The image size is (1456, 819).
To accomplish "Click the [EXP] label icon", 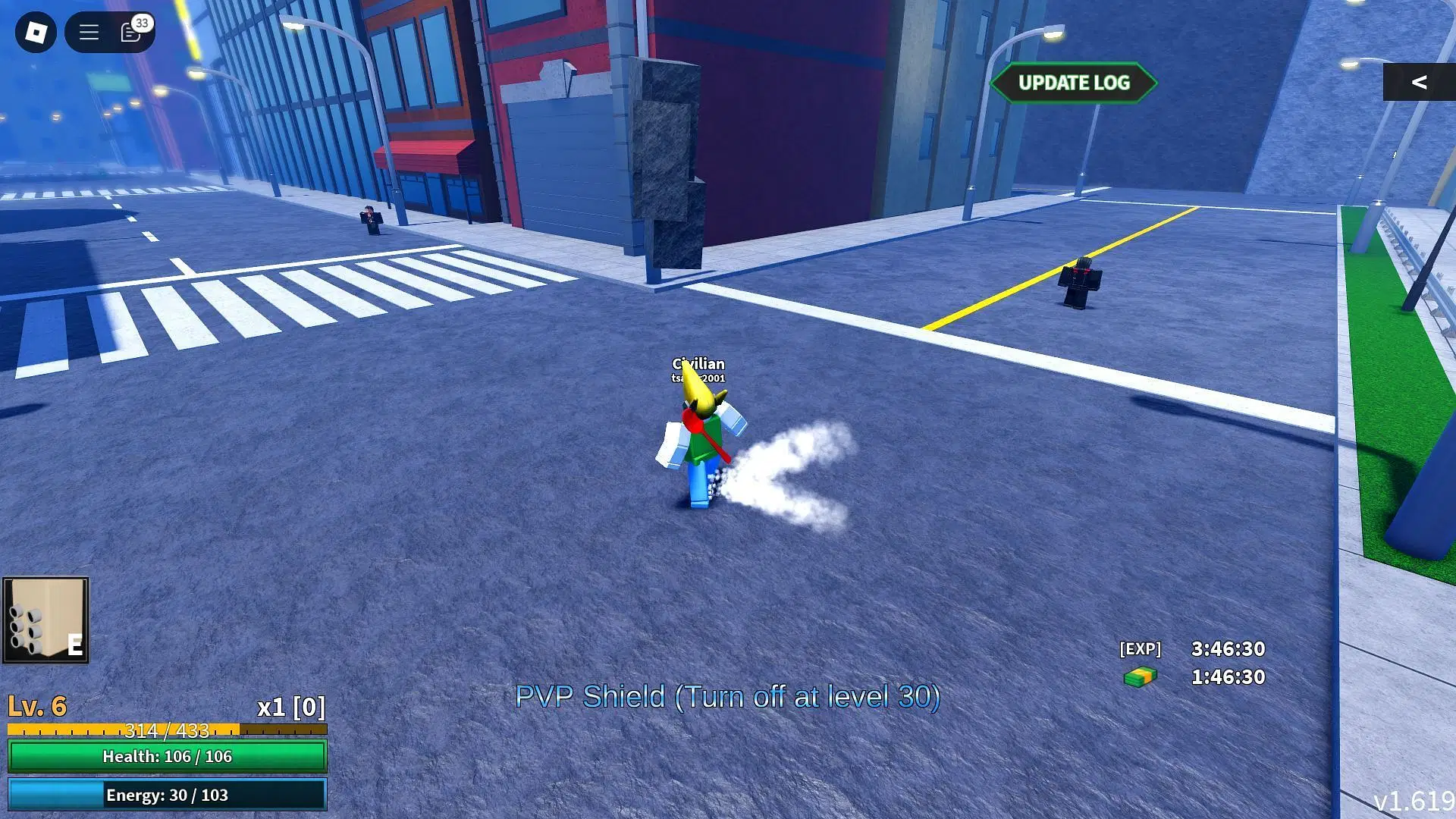I will [x=1139, y=649].
